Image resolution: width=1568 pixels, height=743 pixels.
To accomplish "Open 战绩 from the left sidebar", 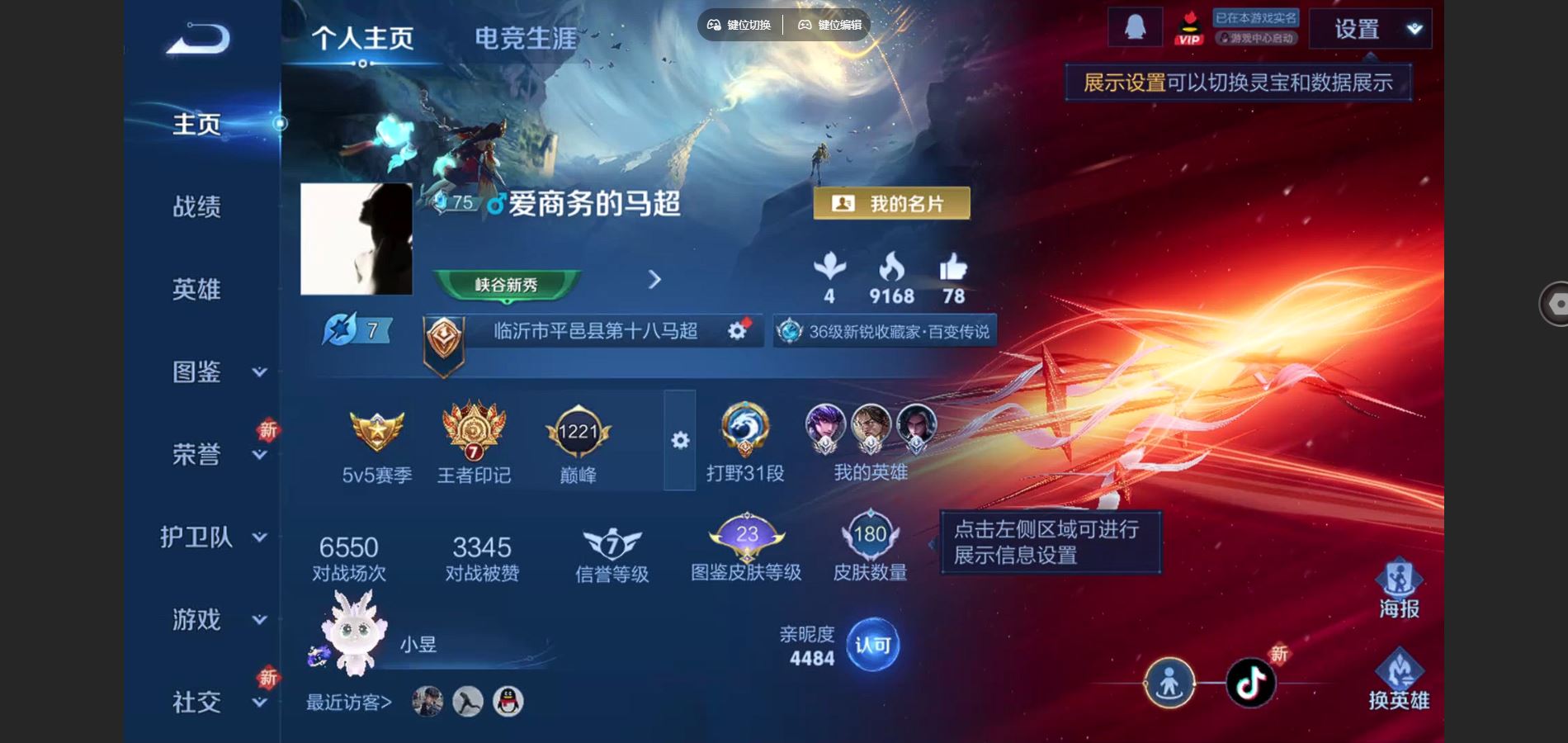I will pyautogui.click(x=198, y=206).
